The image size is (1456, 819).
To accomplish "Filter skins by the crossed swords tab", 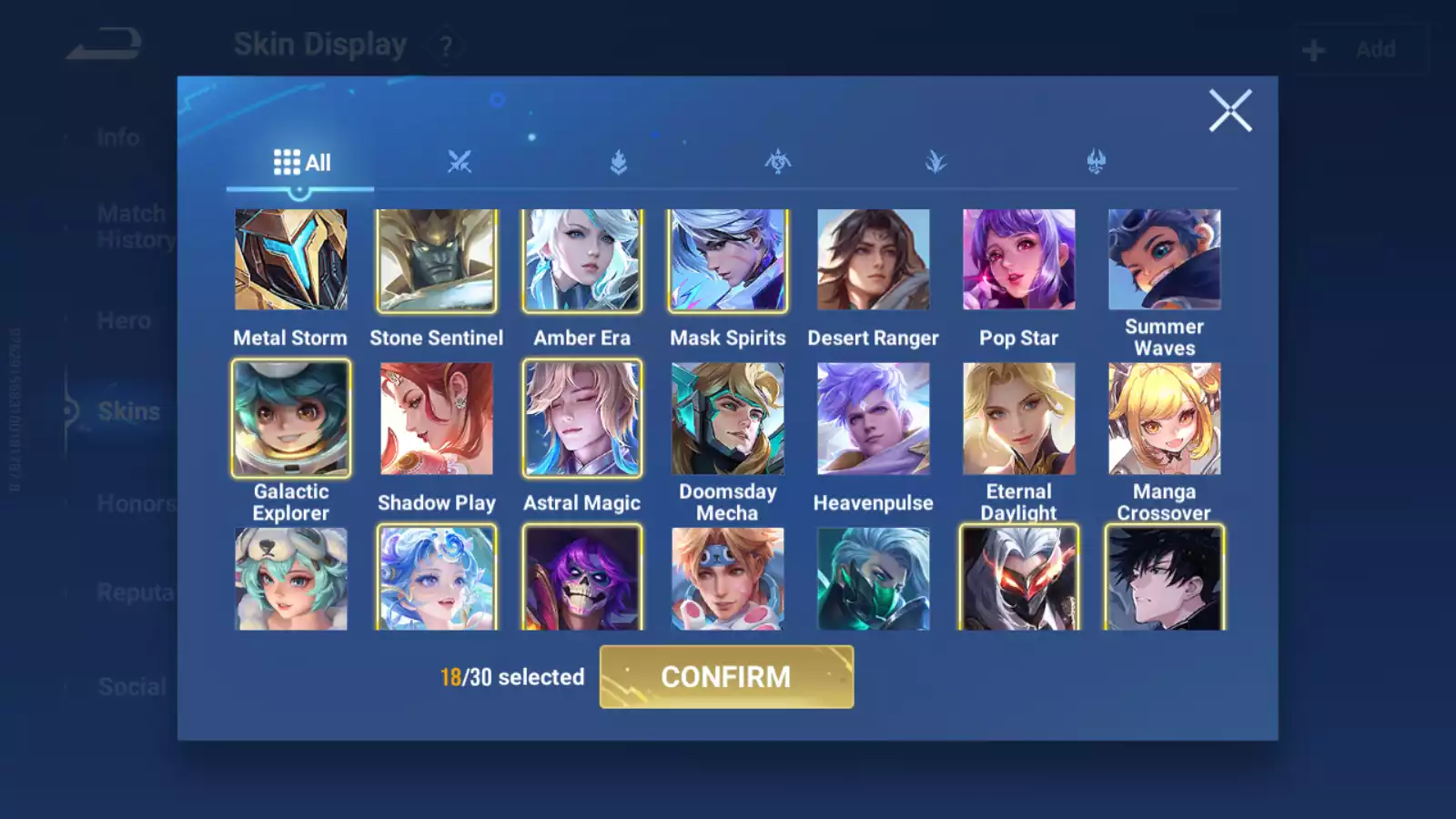I will coord(460,163).
